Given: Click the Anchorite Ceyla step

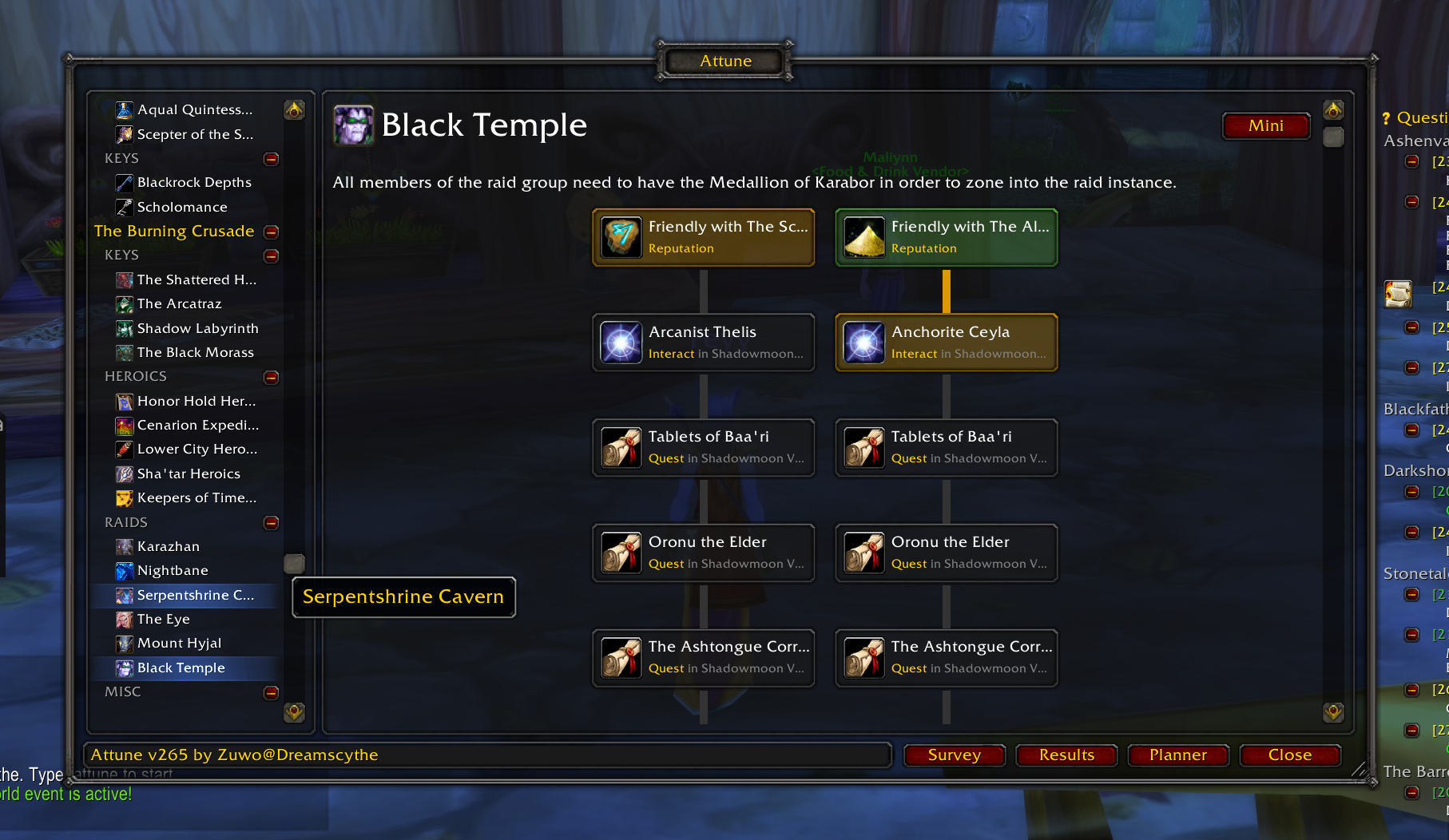Looking at the screenshot, I should (947, 342).
